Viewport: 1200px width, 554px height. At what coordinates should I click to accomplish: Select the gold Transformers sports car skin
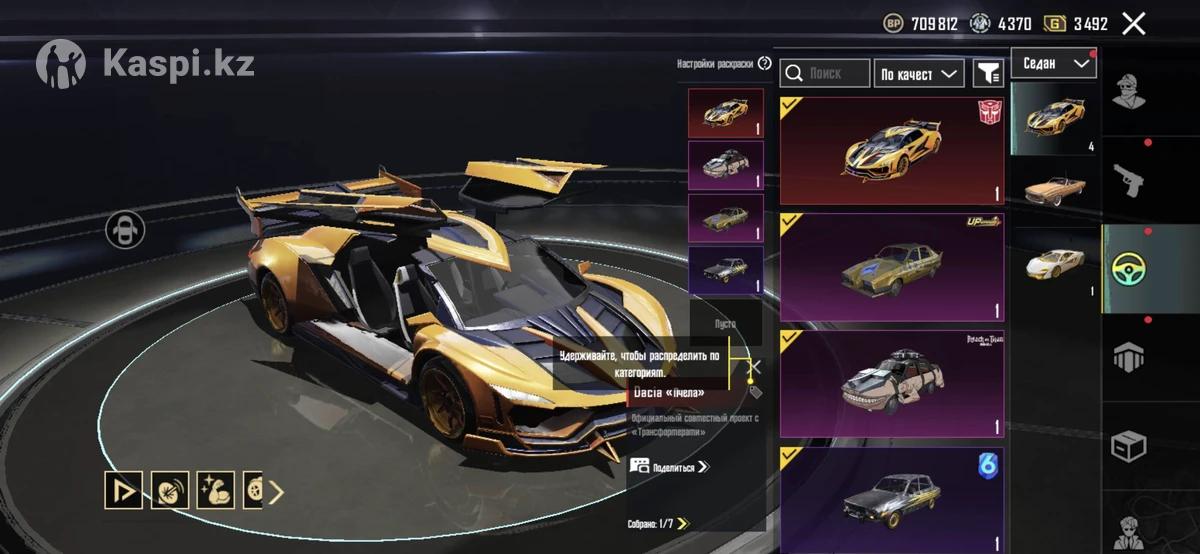pyautogui.click(x=891, y=151)
